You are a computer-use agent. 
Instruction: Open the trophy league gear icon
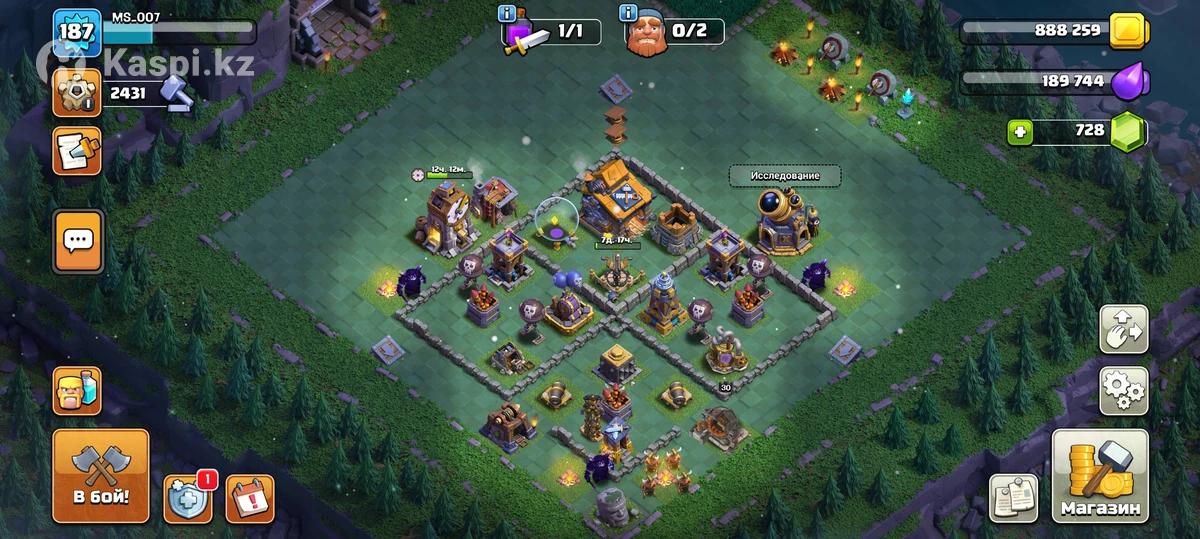pos(77,93)
